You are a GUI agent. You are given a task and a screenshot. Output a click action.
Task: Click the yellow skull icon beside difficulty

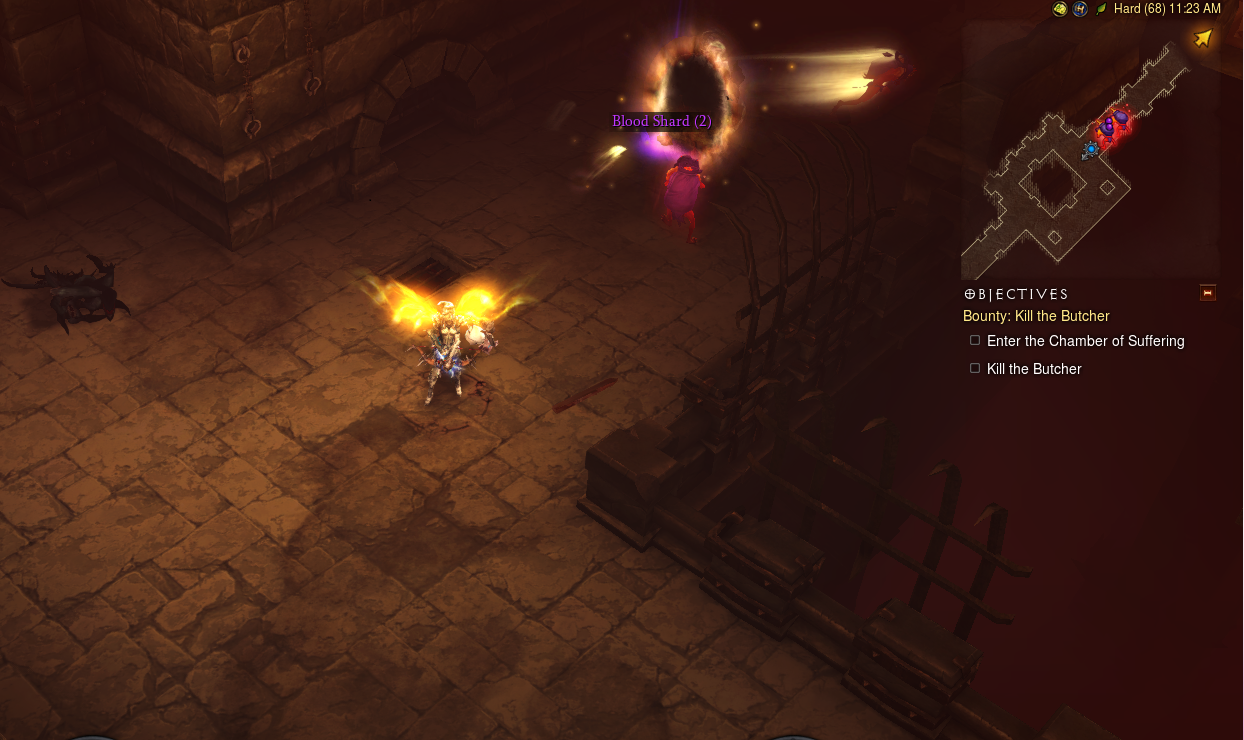tap(1060, 9)
